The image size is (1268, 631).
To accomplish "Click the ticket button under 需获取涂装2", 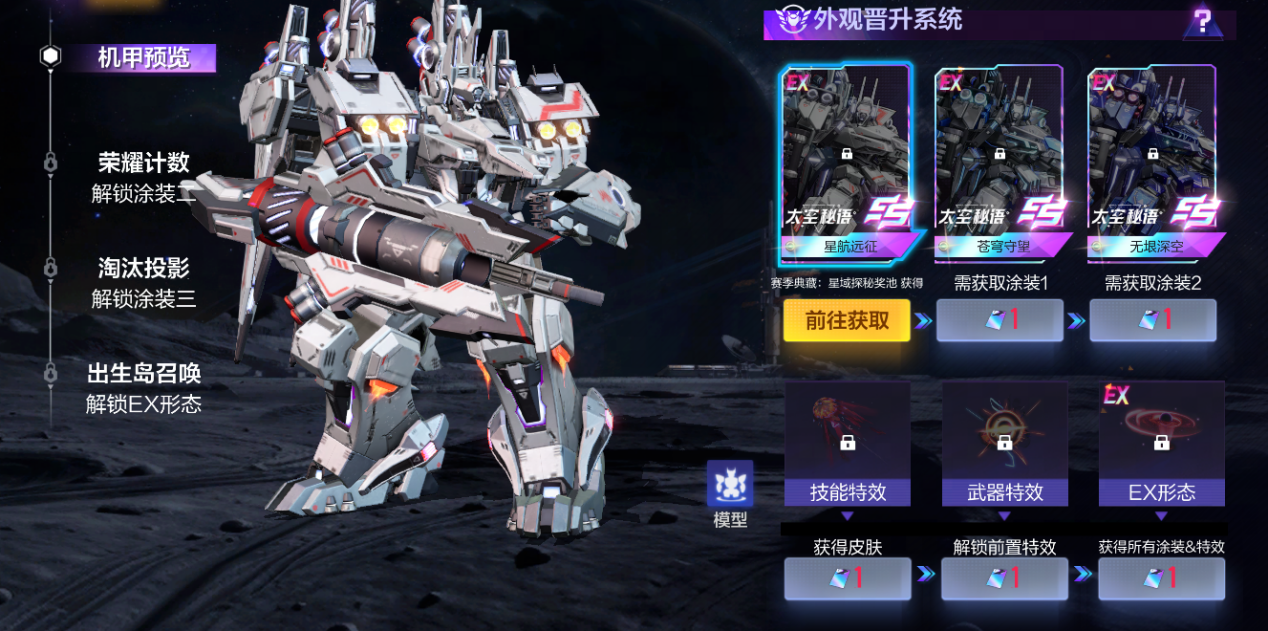I will pyautogui.click(x=1152, y=321).
